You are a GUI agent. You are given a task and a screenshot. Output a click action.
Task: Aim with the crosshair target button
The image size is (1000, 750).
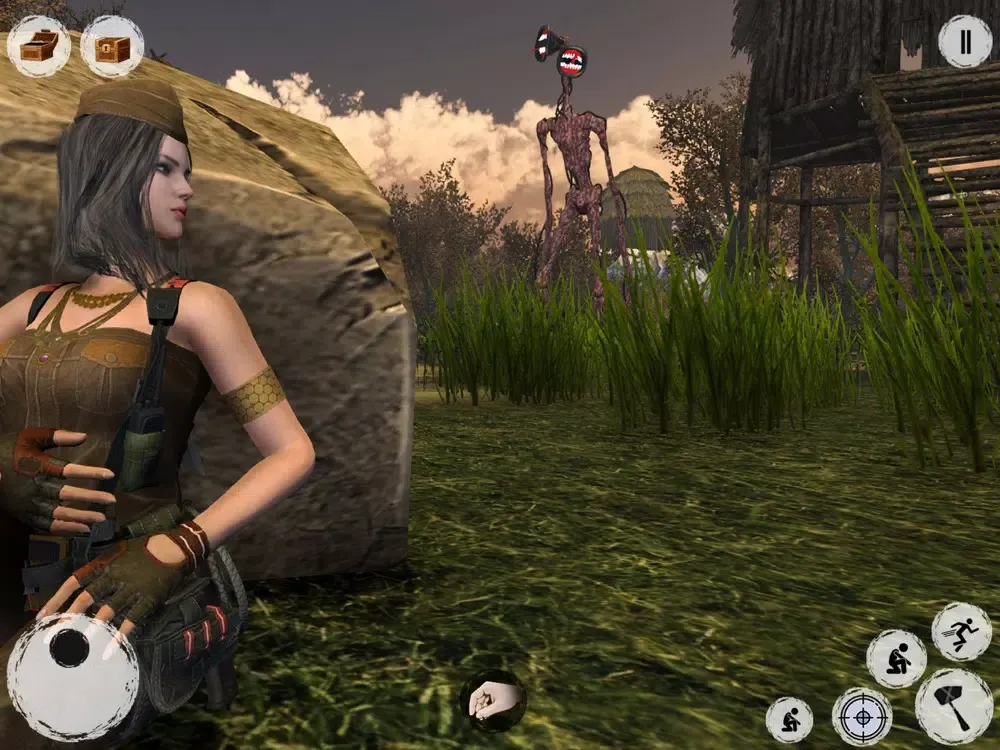point(862,716)
